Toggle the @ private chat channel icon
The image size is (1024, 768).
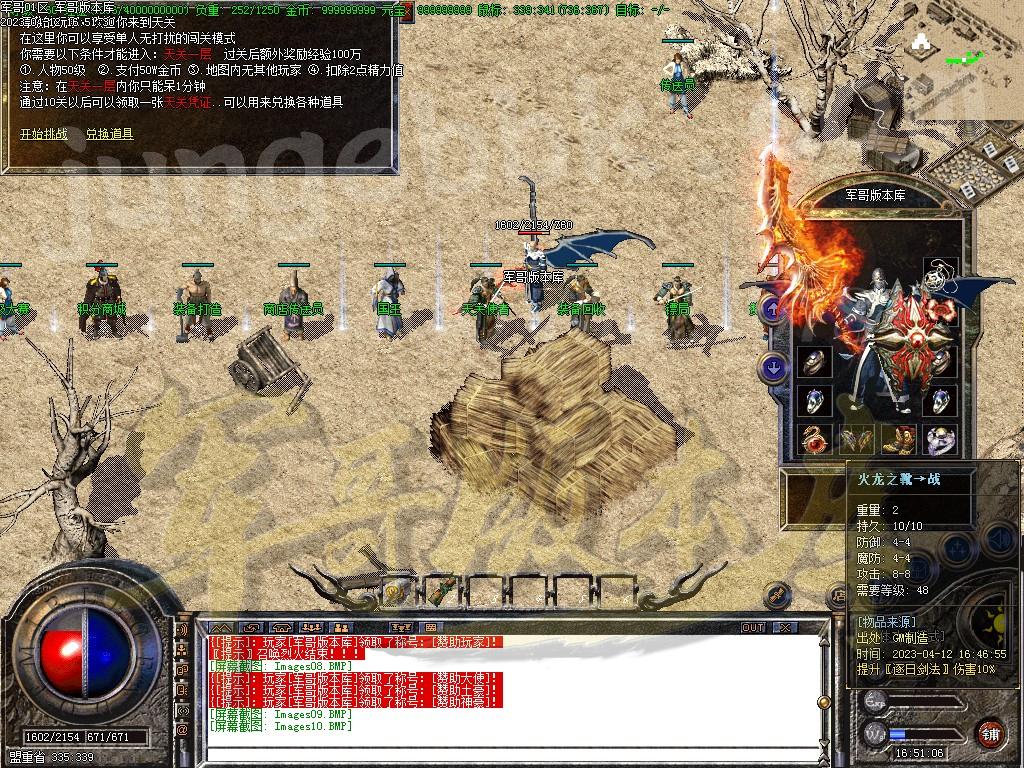click(182, 731)
